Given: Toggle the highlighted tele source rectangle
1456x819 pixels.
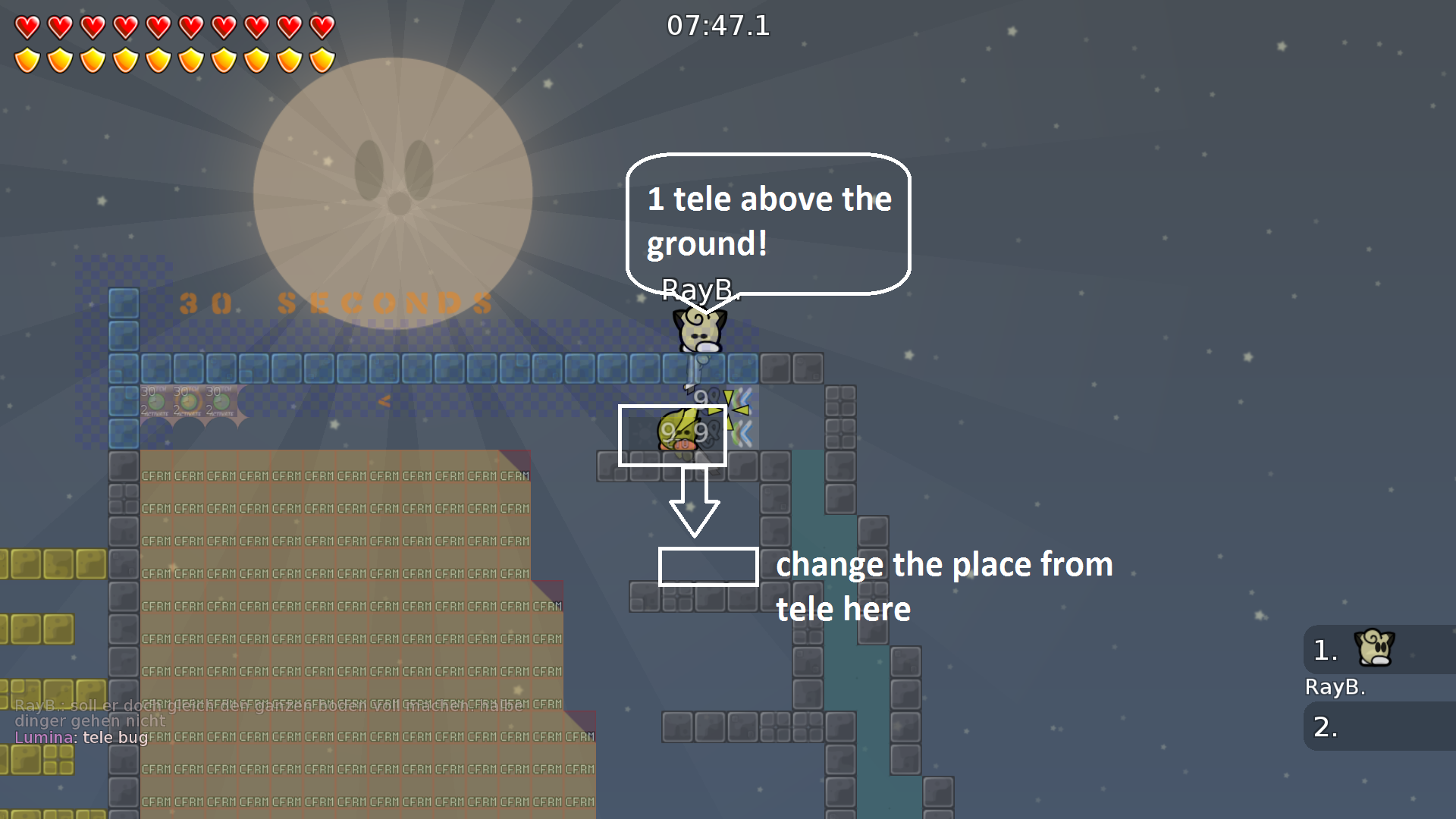Looking at the screenshot, I should (x=673, y=434).
